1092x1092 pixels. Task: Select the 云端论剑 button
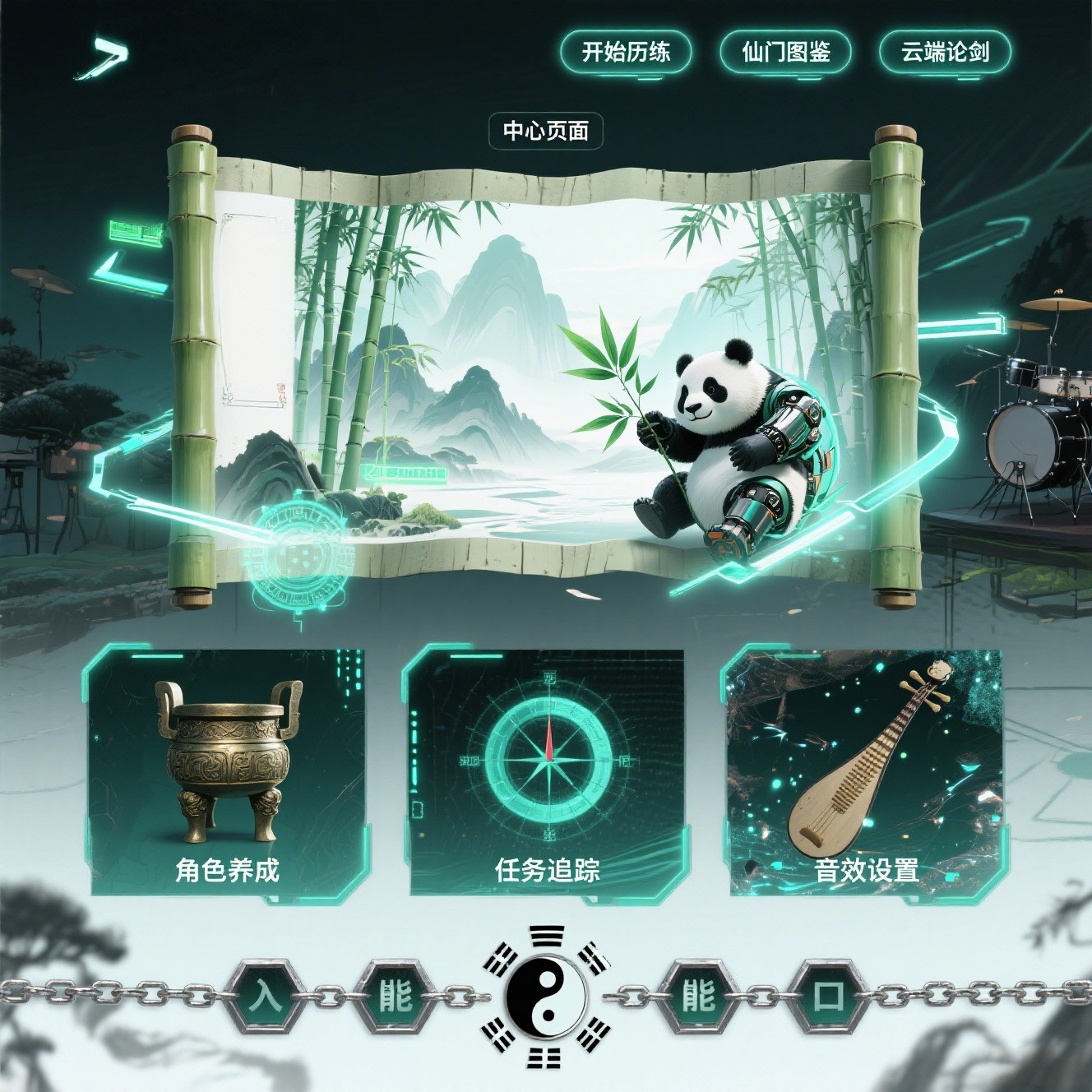(x=944, y=52)
